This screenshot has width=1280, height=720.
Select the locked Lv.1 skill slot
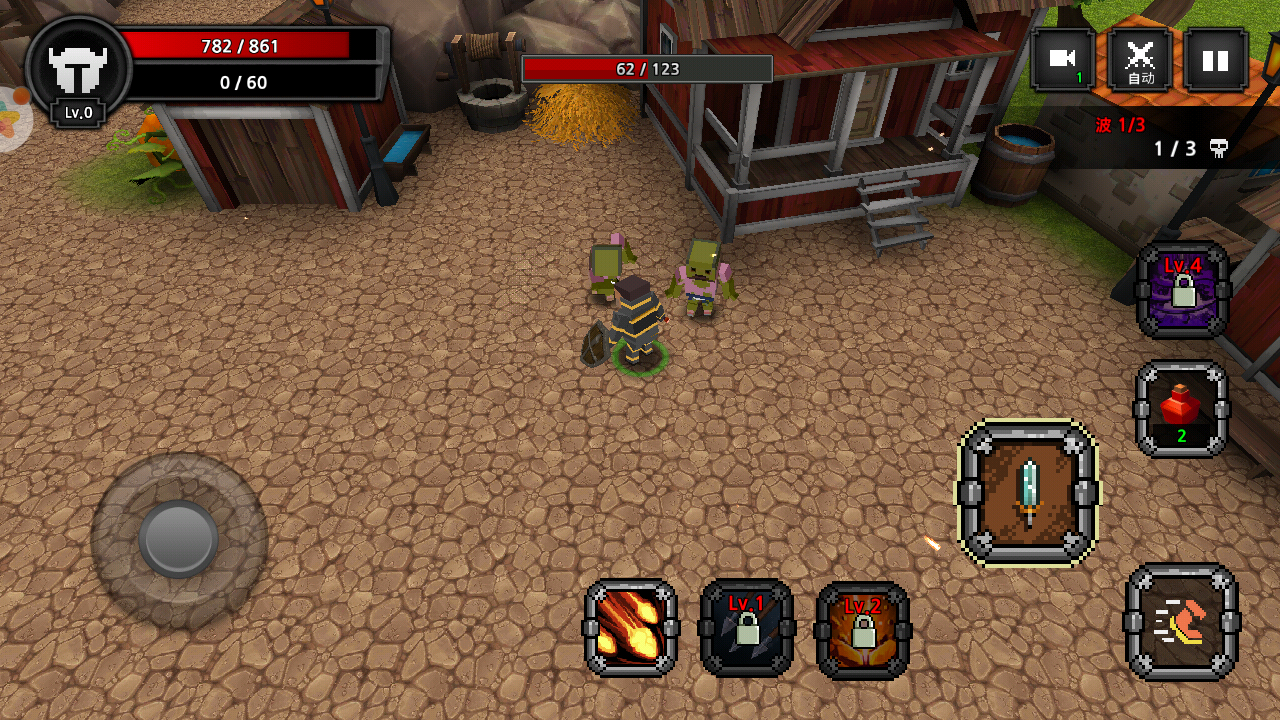click(747, 628)
